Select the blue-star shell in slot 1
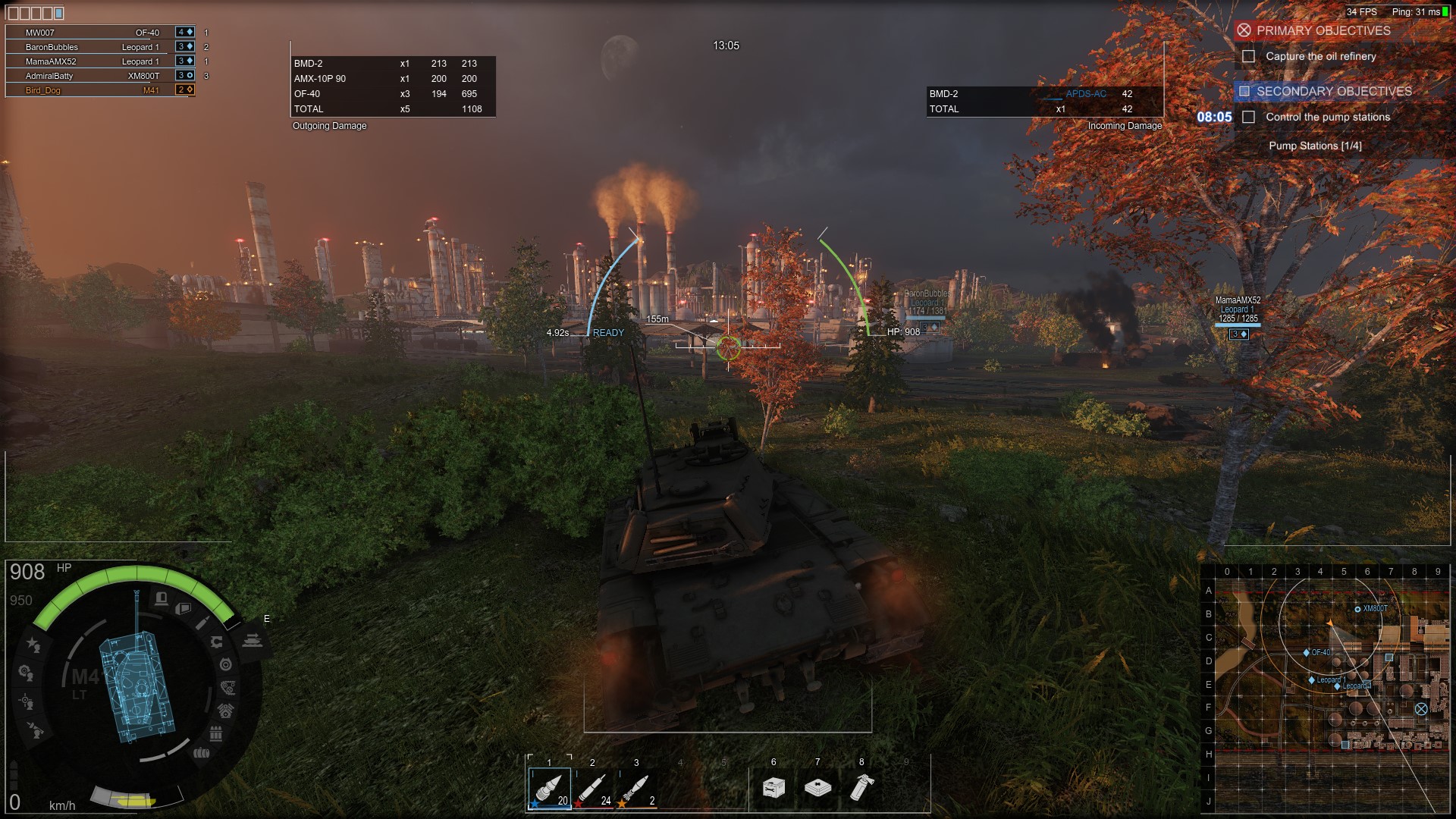Image resolution: width=1456 pixels, height=819 pixels. [x=549, y=789]
